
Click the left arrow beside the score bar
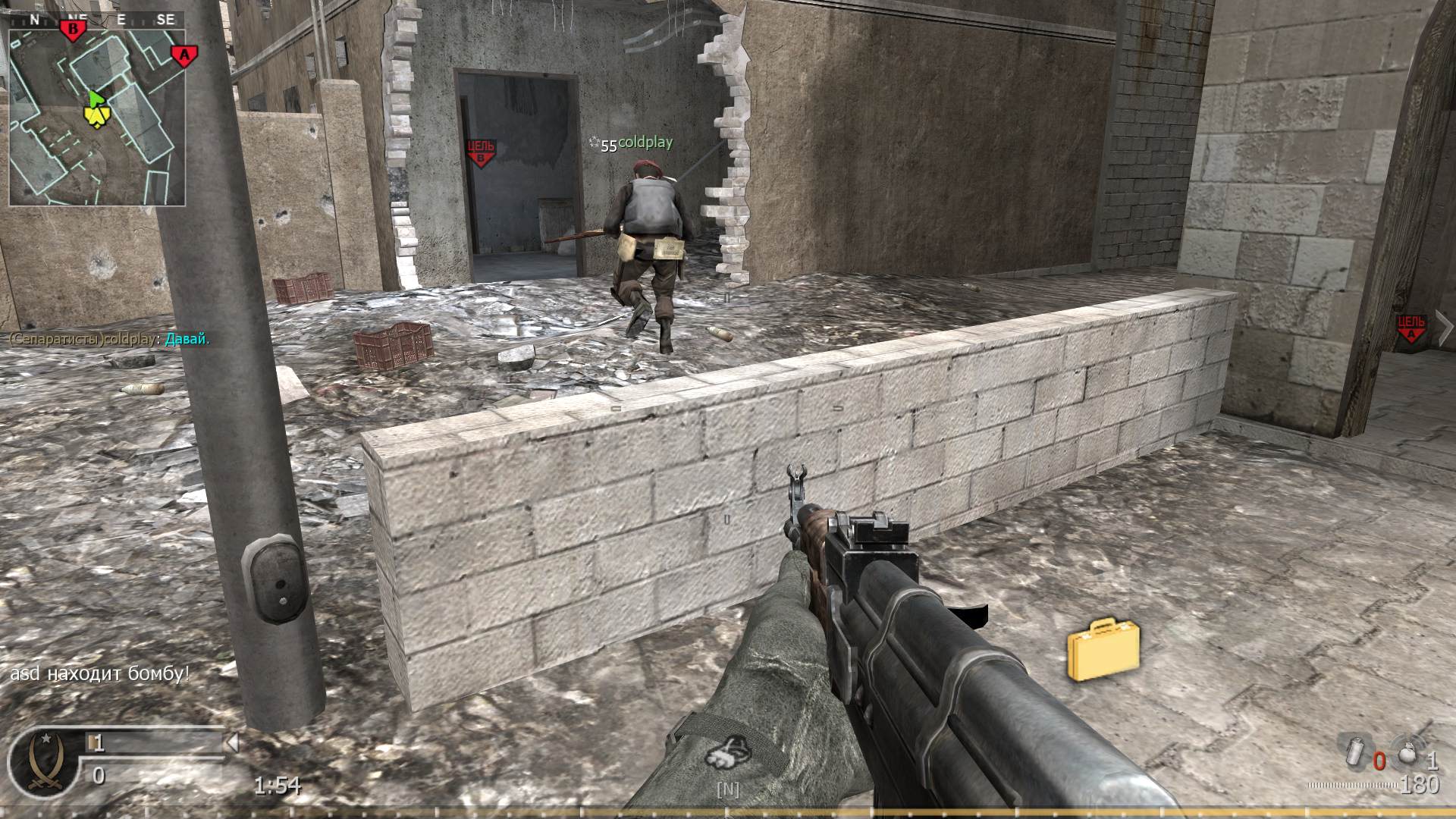pos(231,743)
